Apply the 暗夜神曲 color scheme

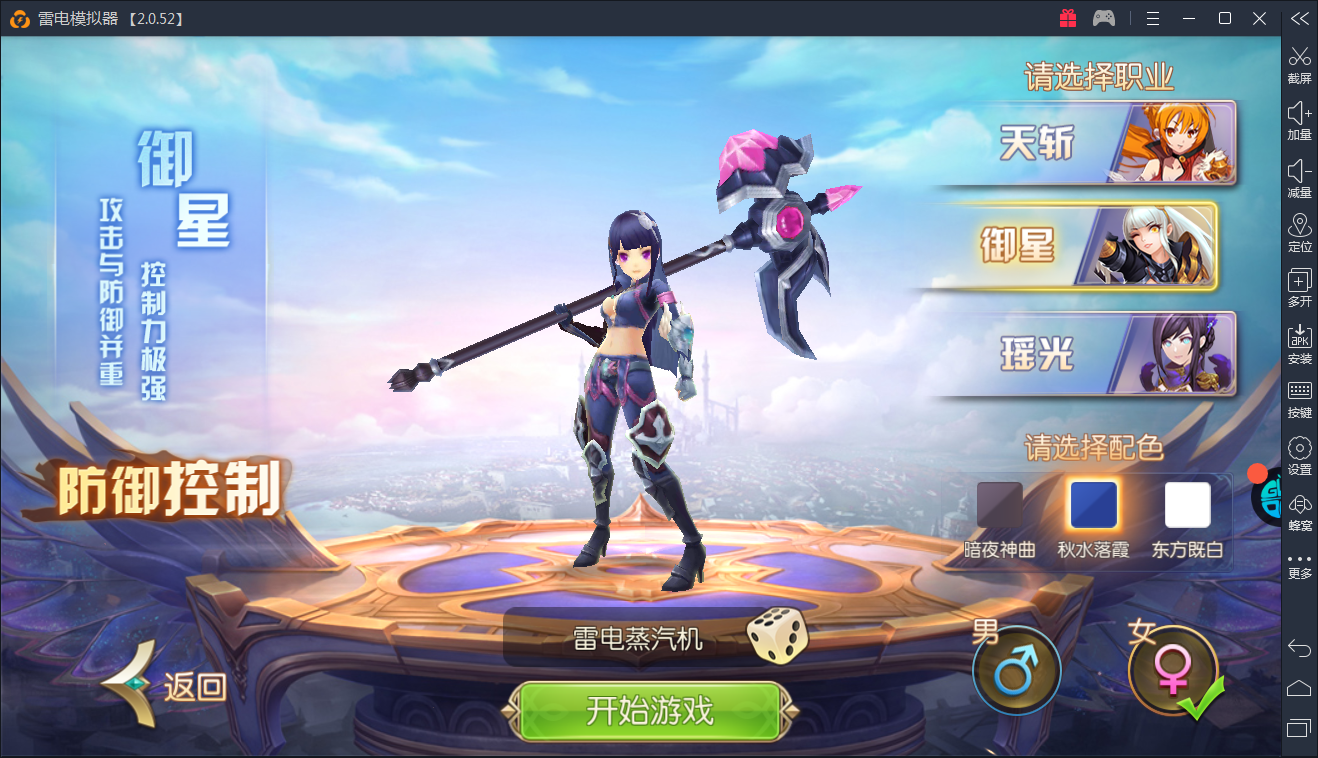click(x=999, y=505)
